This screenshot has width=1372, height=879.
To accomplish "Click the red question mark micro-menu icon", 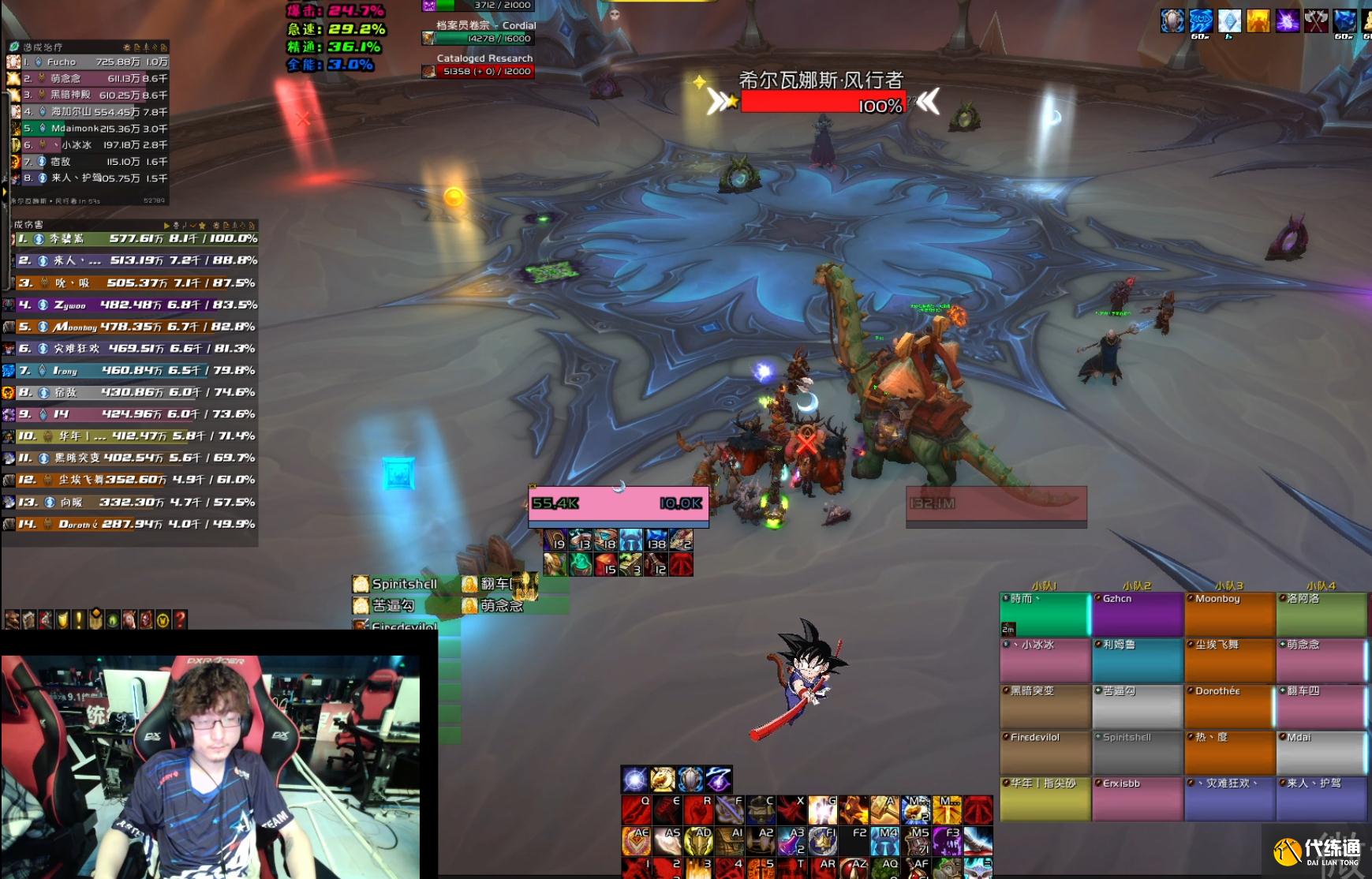I will (180, 619).
